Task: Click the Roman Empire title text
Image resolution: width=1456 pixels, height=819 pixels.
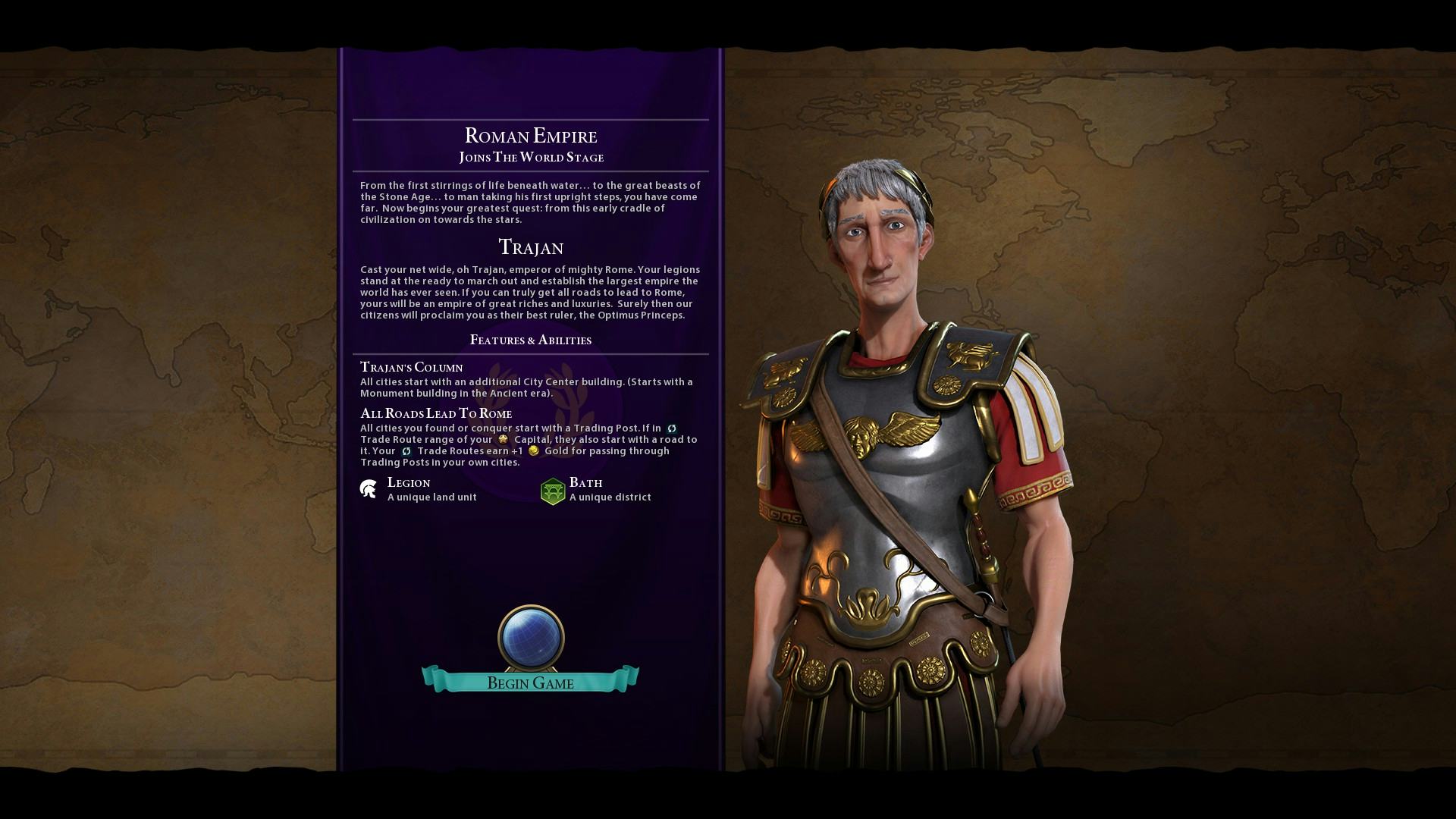Action: click(531, 136)
